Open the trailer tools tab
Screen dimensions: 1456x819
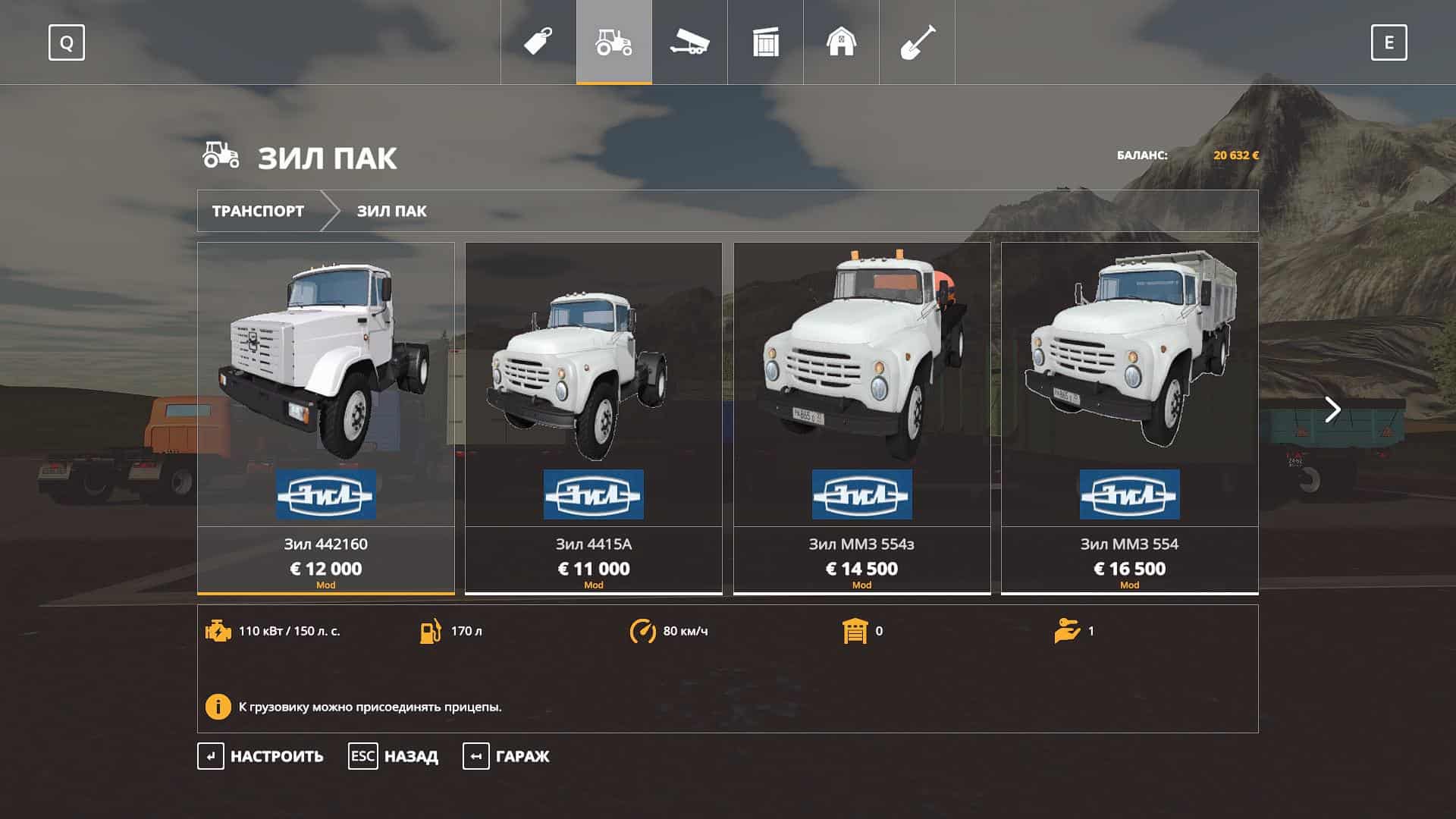(689, 42)
